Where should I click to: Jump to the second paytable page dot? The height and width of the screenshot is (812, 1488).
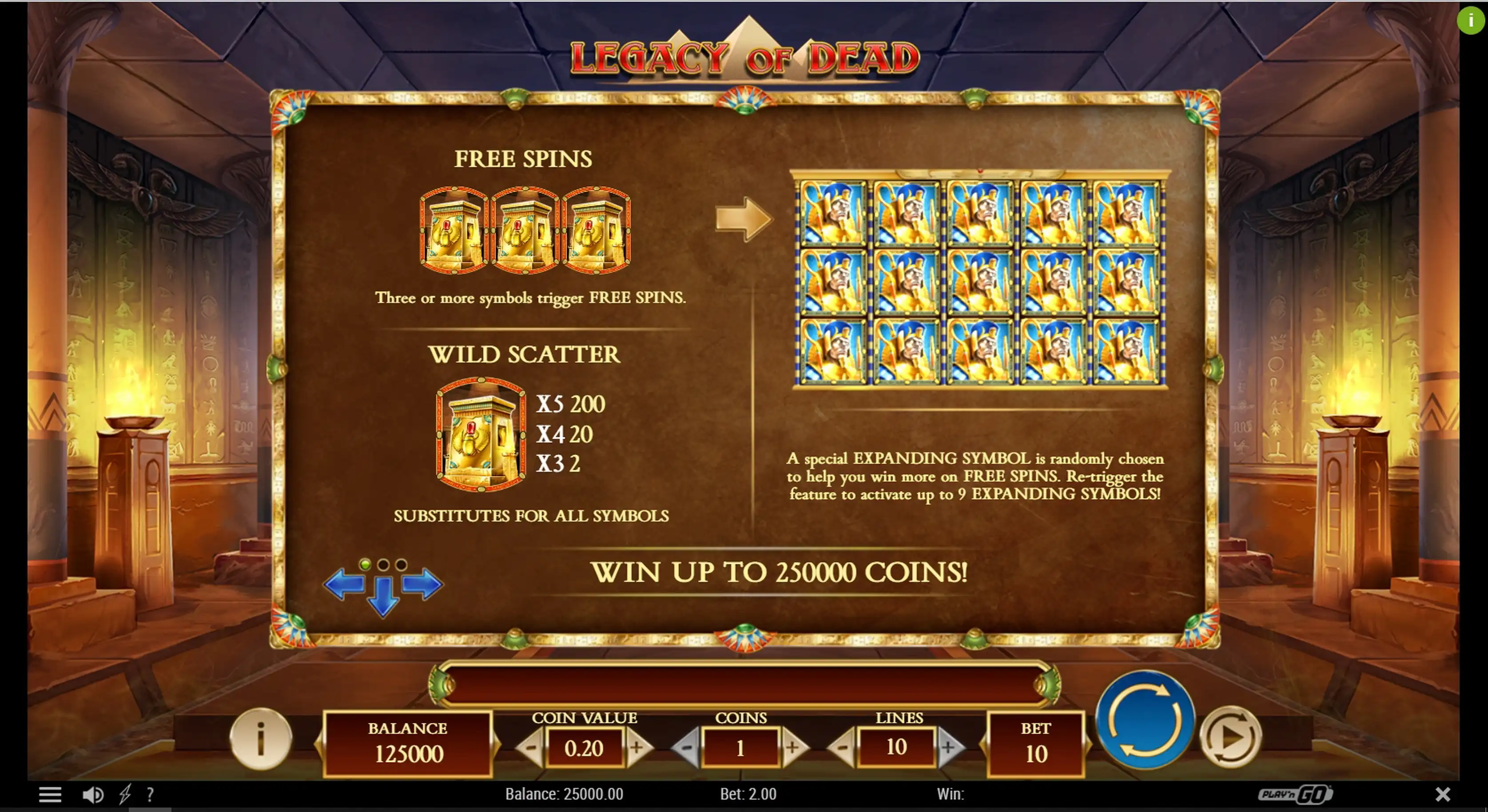(383, 564)
